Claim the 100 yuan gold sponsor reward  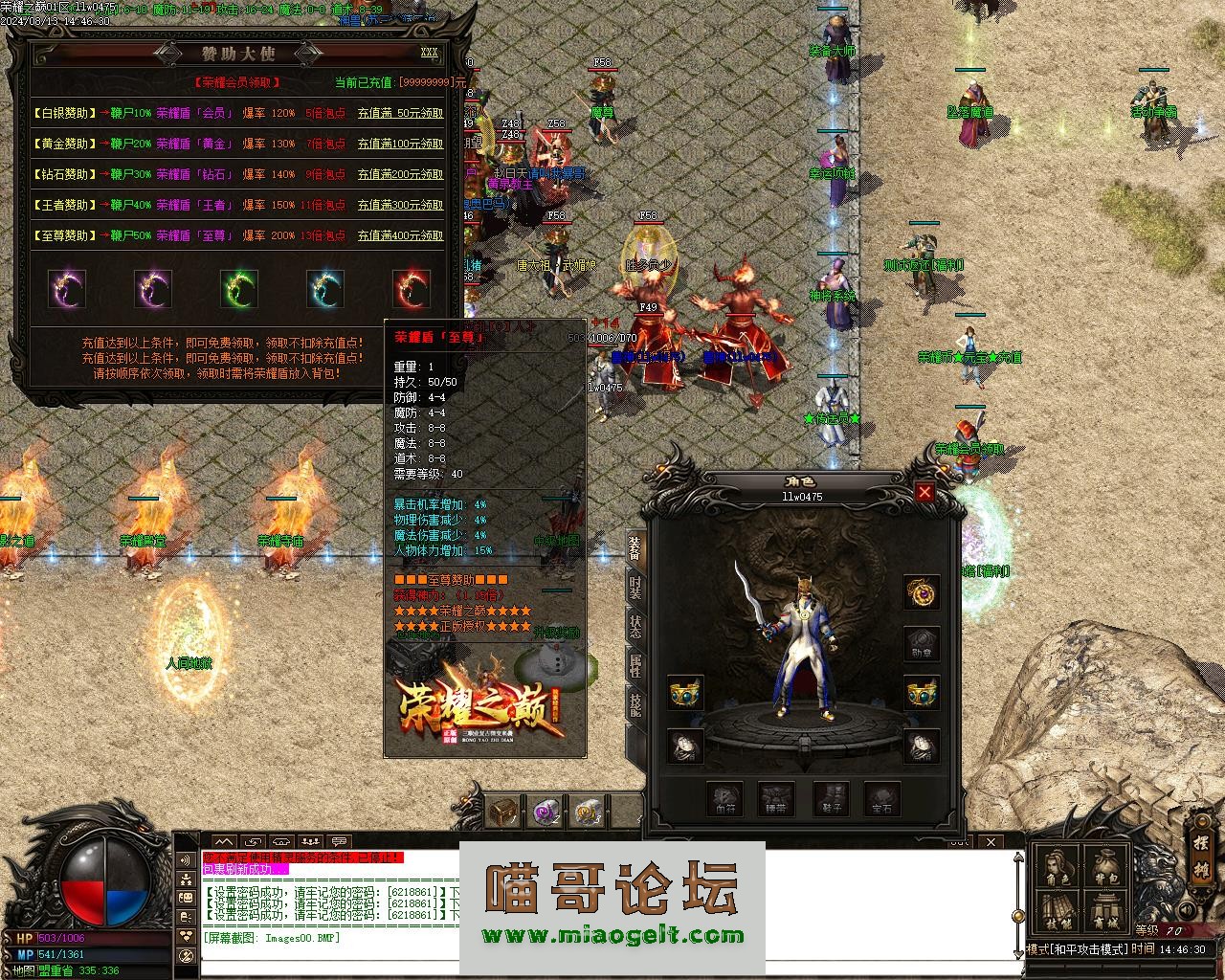click(400, 144)
